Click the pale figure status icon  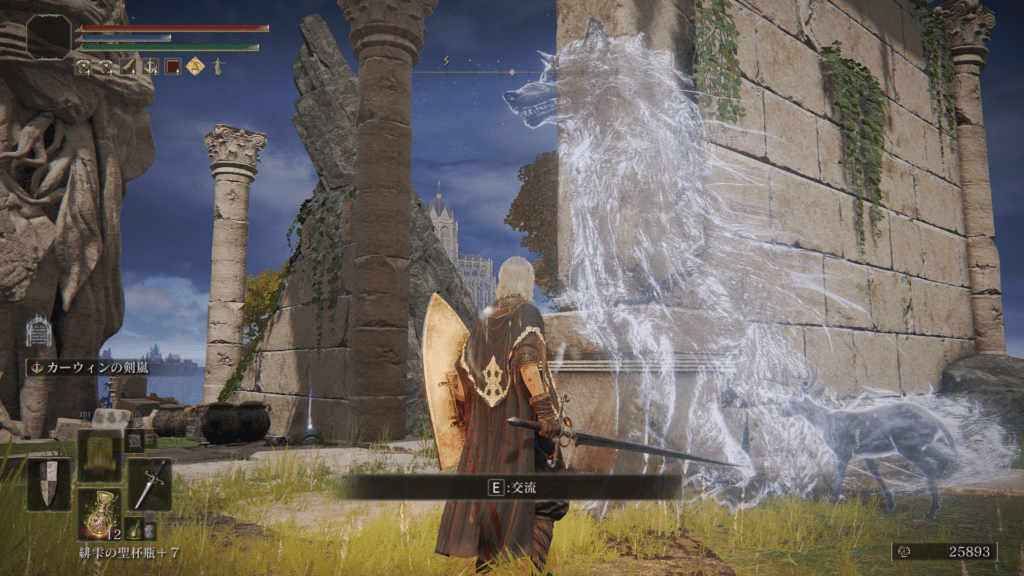217,67
